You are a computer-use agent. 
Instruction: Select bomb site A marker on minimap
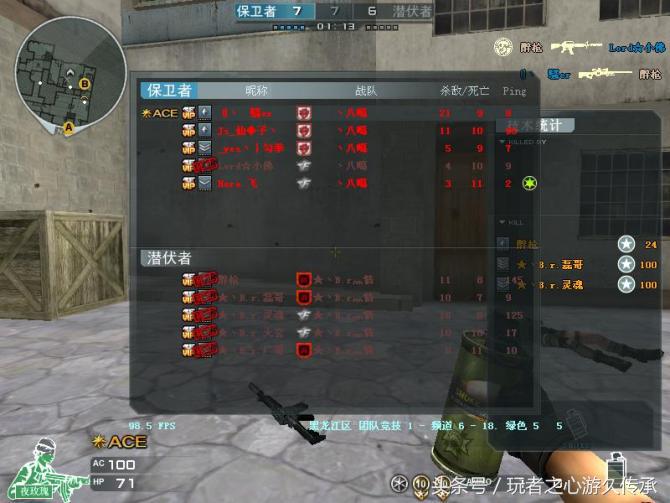click(x=68, y=127)
